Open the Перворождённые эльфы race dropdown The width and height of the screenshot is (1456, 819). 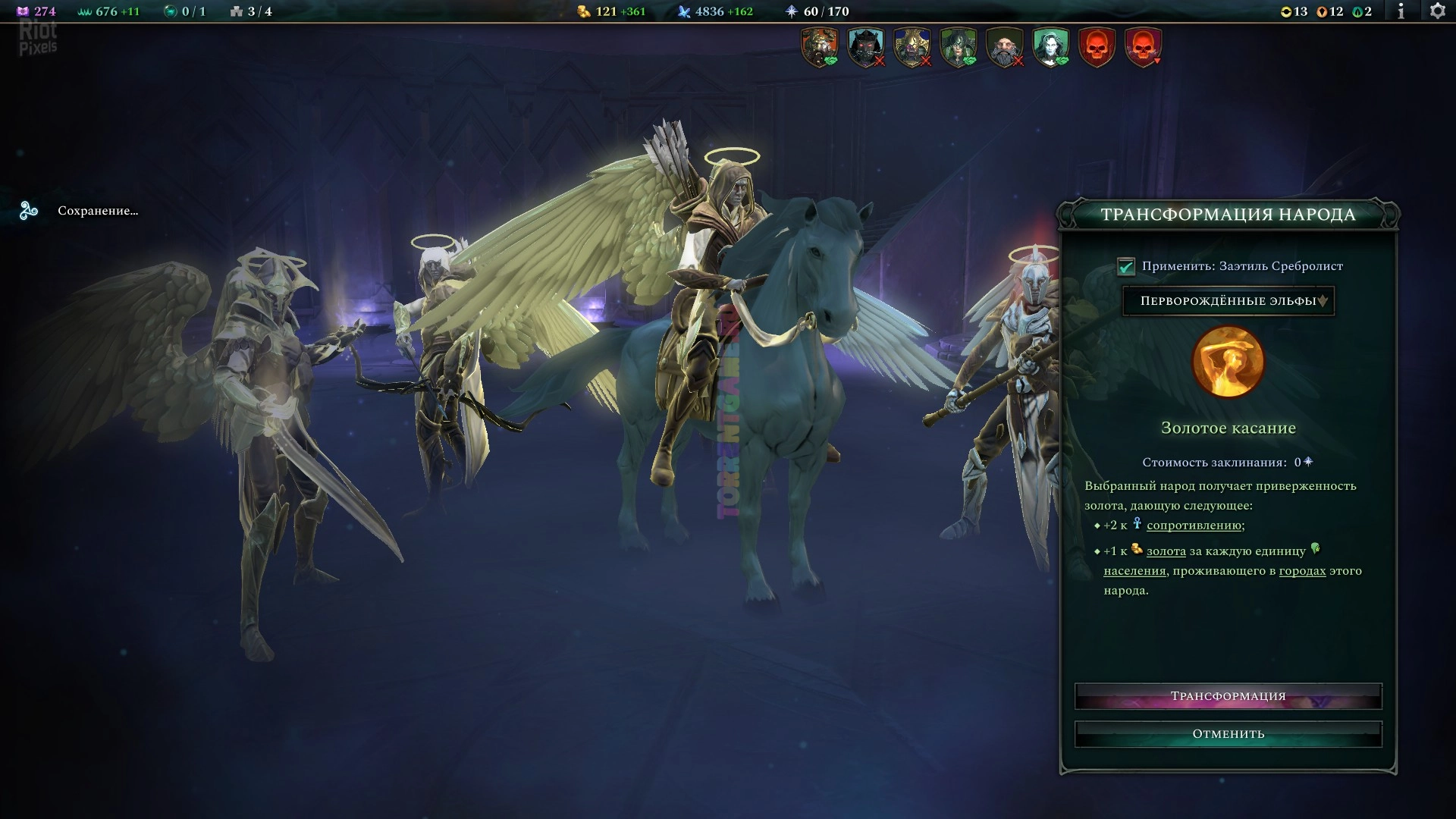click(x=1228, y=301)
